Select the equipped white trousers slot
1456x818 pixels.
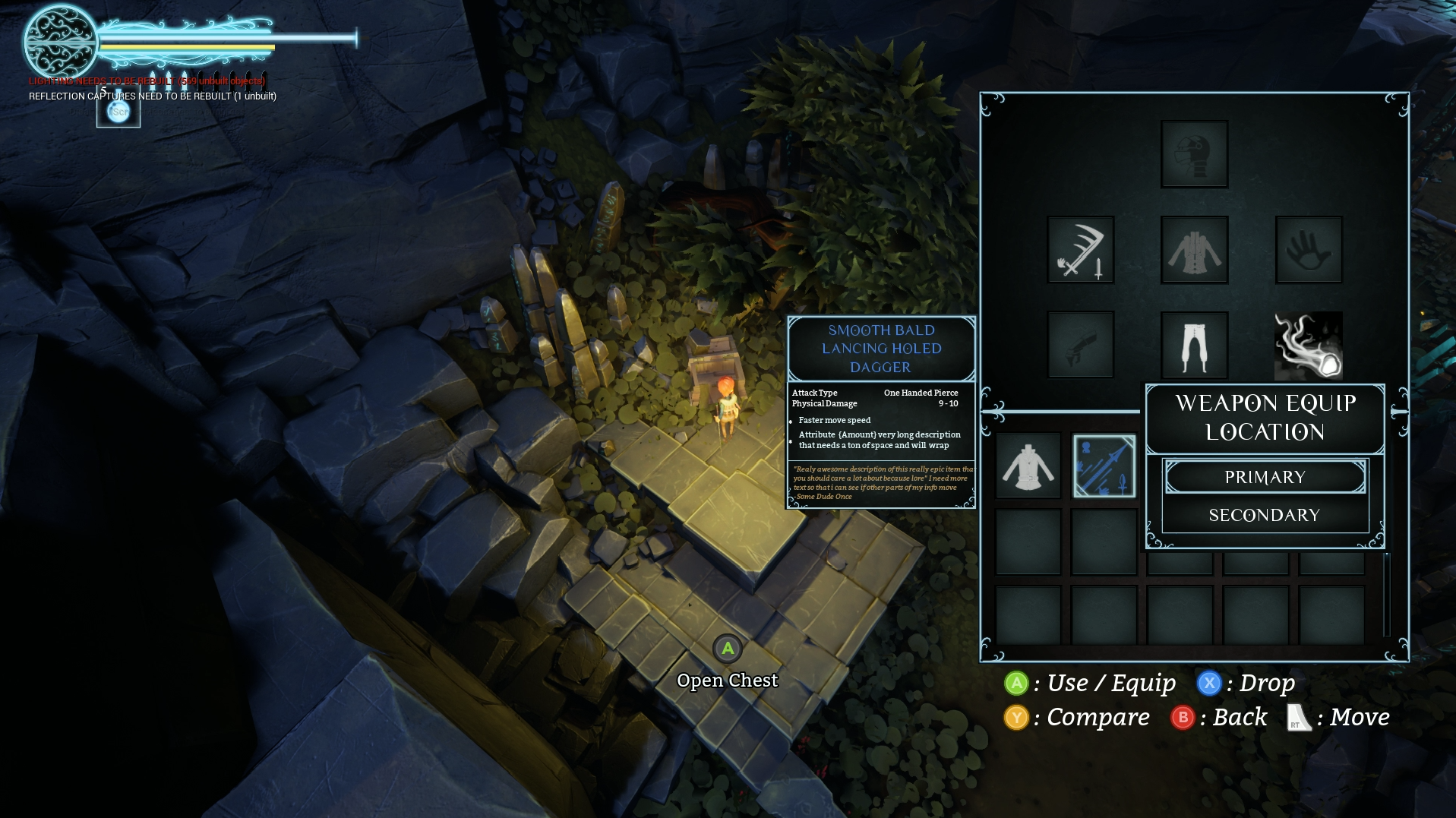click(1194, 345)
